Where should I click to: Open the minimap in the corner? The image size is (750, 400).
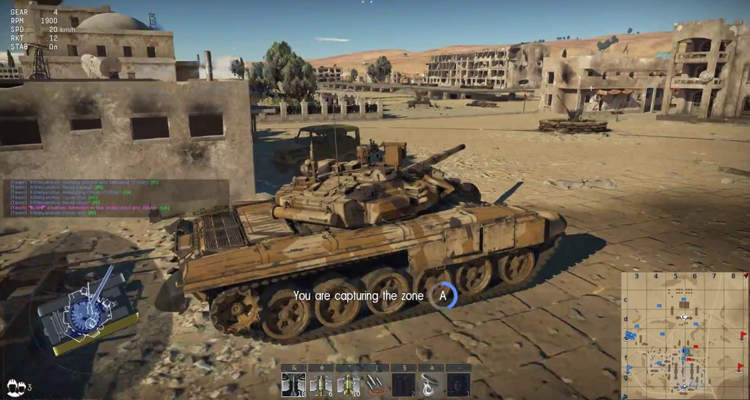point(684,335)
